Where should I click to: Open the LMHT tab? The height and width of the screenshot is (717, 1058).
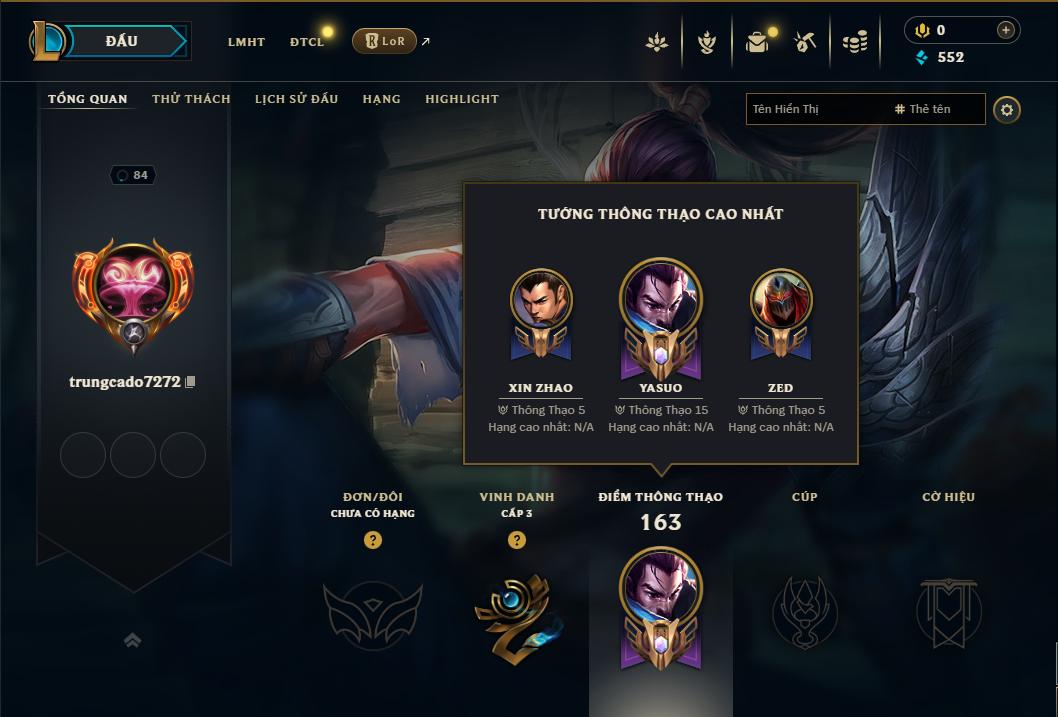246,42
